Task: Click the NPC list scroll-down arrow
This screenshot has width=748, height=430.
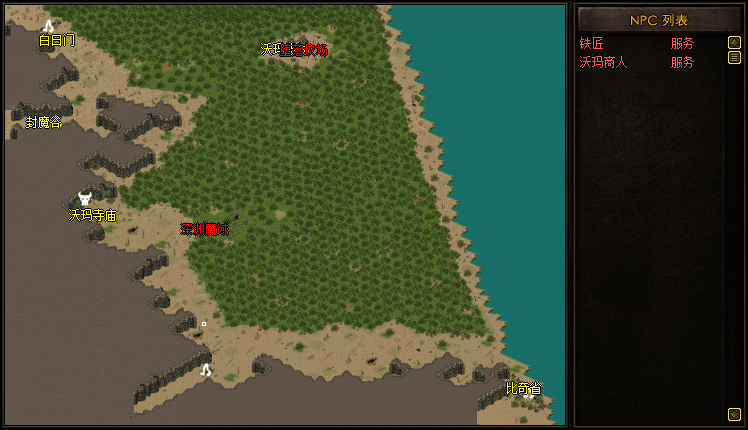Action: (734, 413)
